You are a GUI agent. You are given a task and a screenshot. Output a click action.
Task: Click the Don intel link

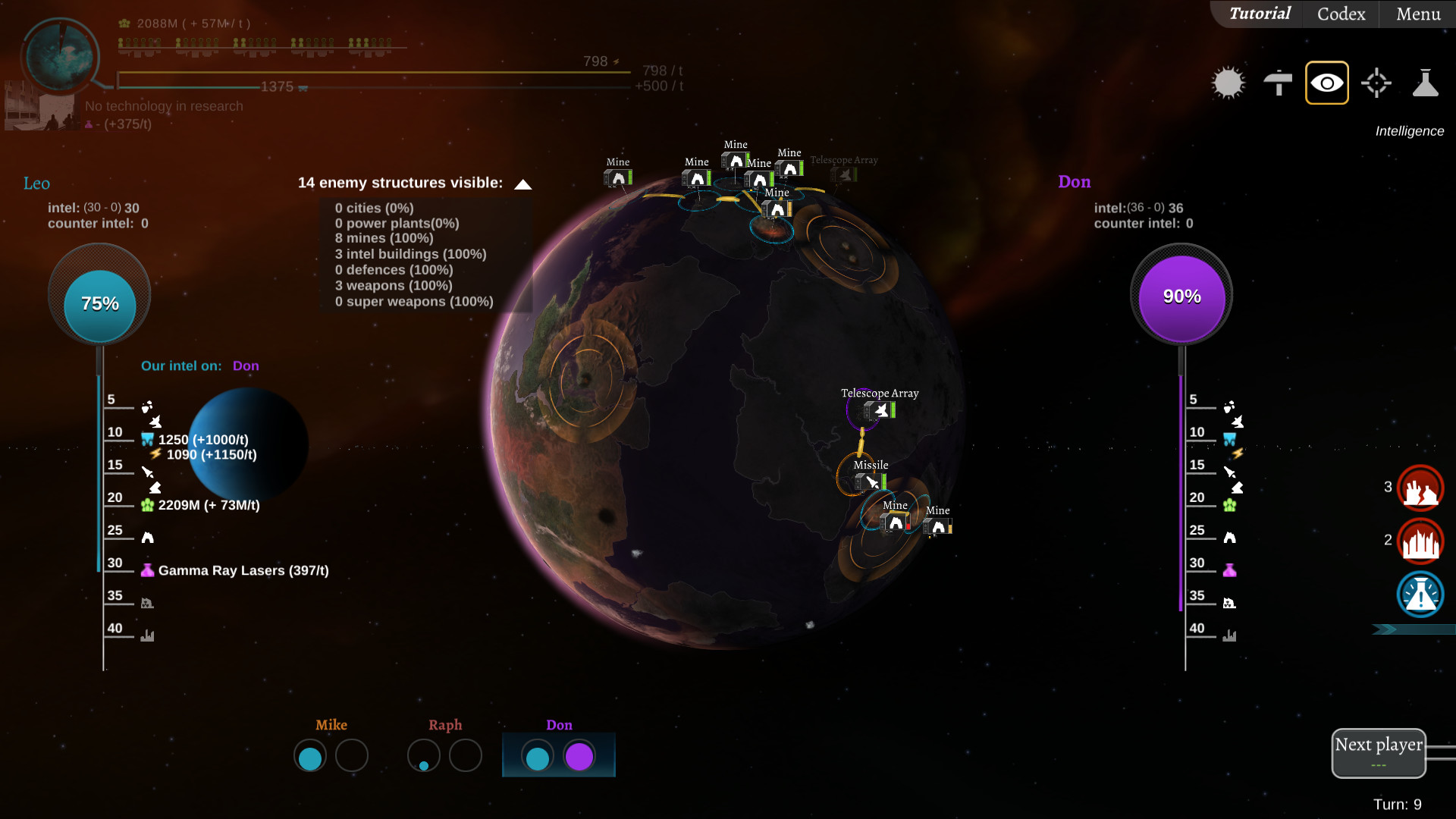tap(246, 366)
